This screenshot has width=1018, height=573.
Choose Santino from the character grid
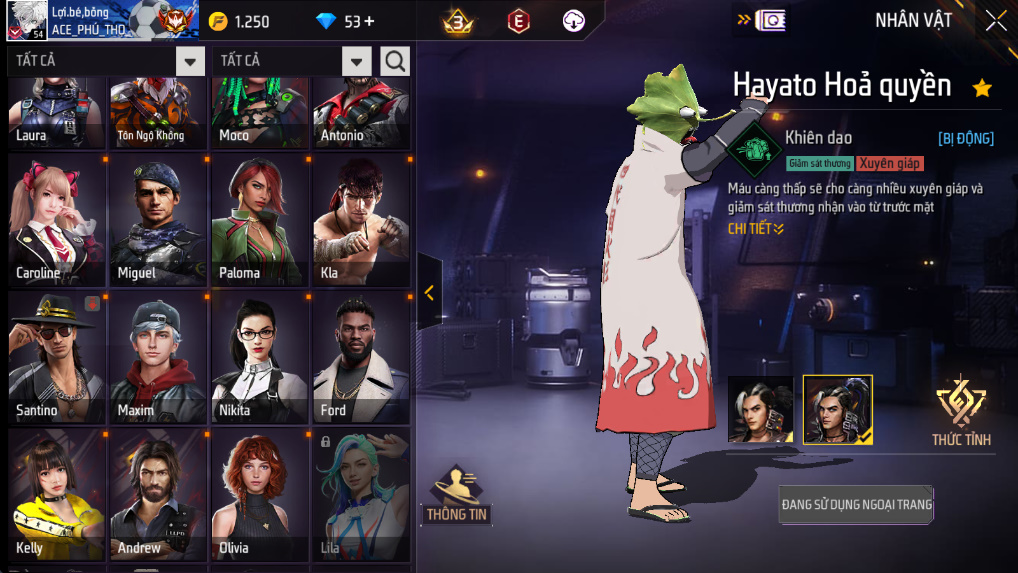coord(56,358)
